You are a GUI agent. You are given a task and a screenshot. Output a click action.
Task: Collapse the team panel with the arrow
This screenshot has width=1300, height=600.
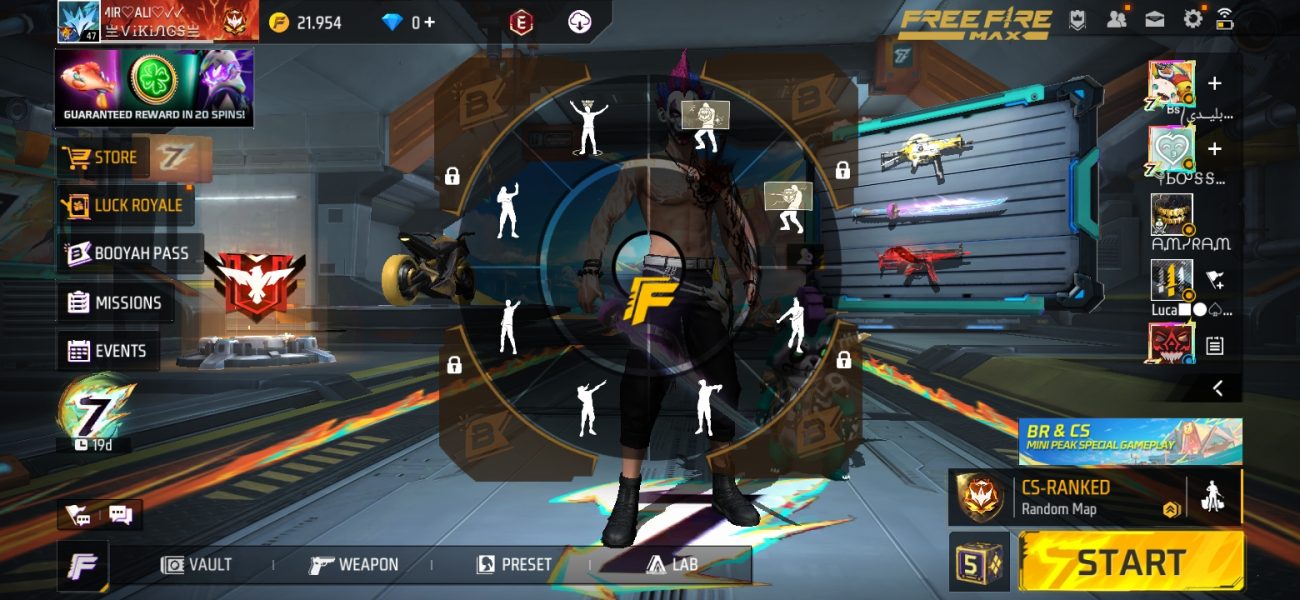point(1218,389)
